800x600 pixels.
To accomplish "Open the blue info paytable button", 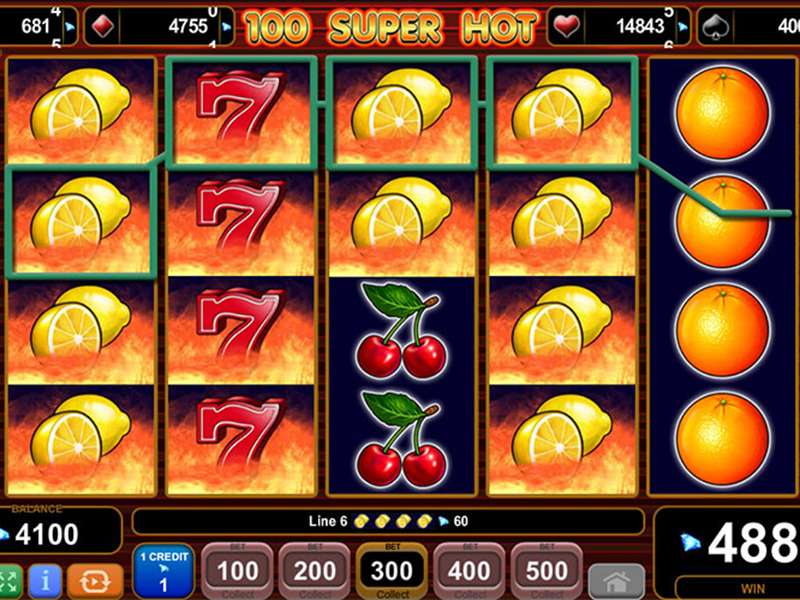I will [44, 582].
